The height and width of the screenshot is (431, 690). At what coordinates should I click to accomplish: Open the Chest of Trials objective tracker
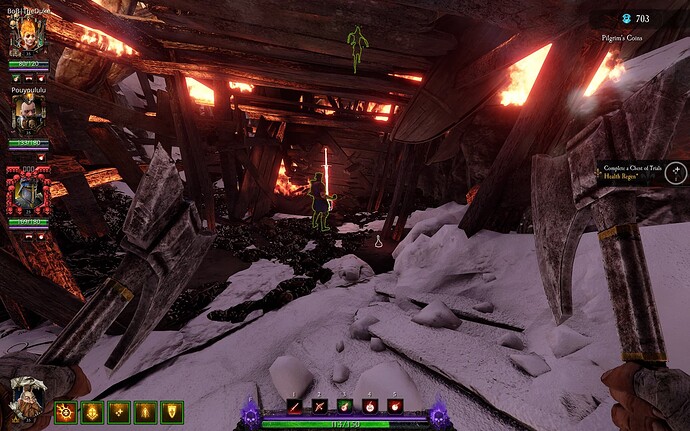635,167
